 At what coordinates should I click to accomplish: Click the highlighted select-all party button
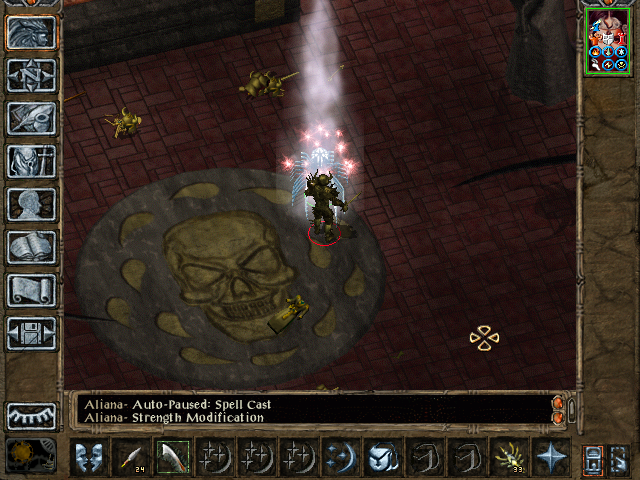pos(592,458)
